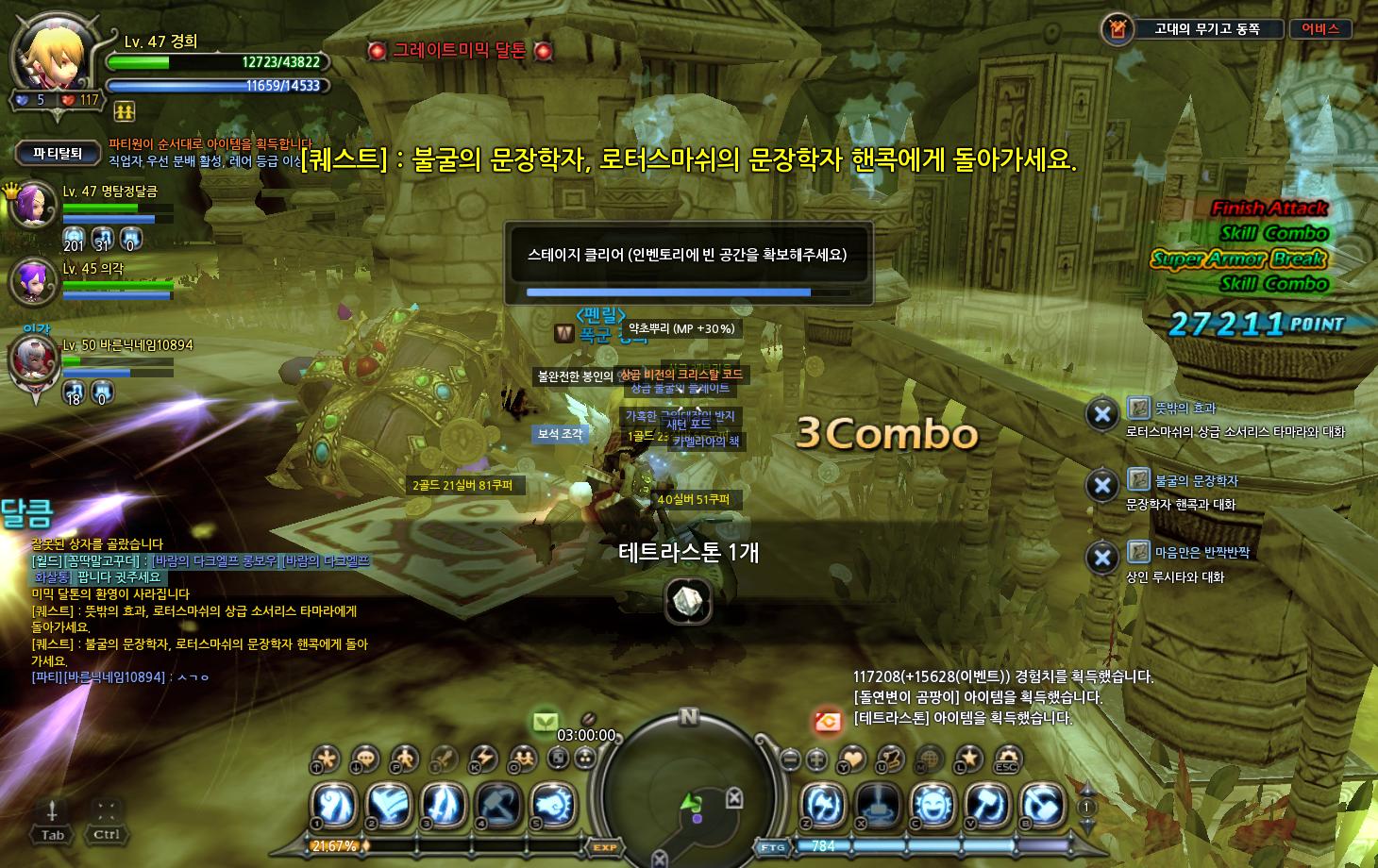Cast the hammer skill bound to key 4

point(497,804)
